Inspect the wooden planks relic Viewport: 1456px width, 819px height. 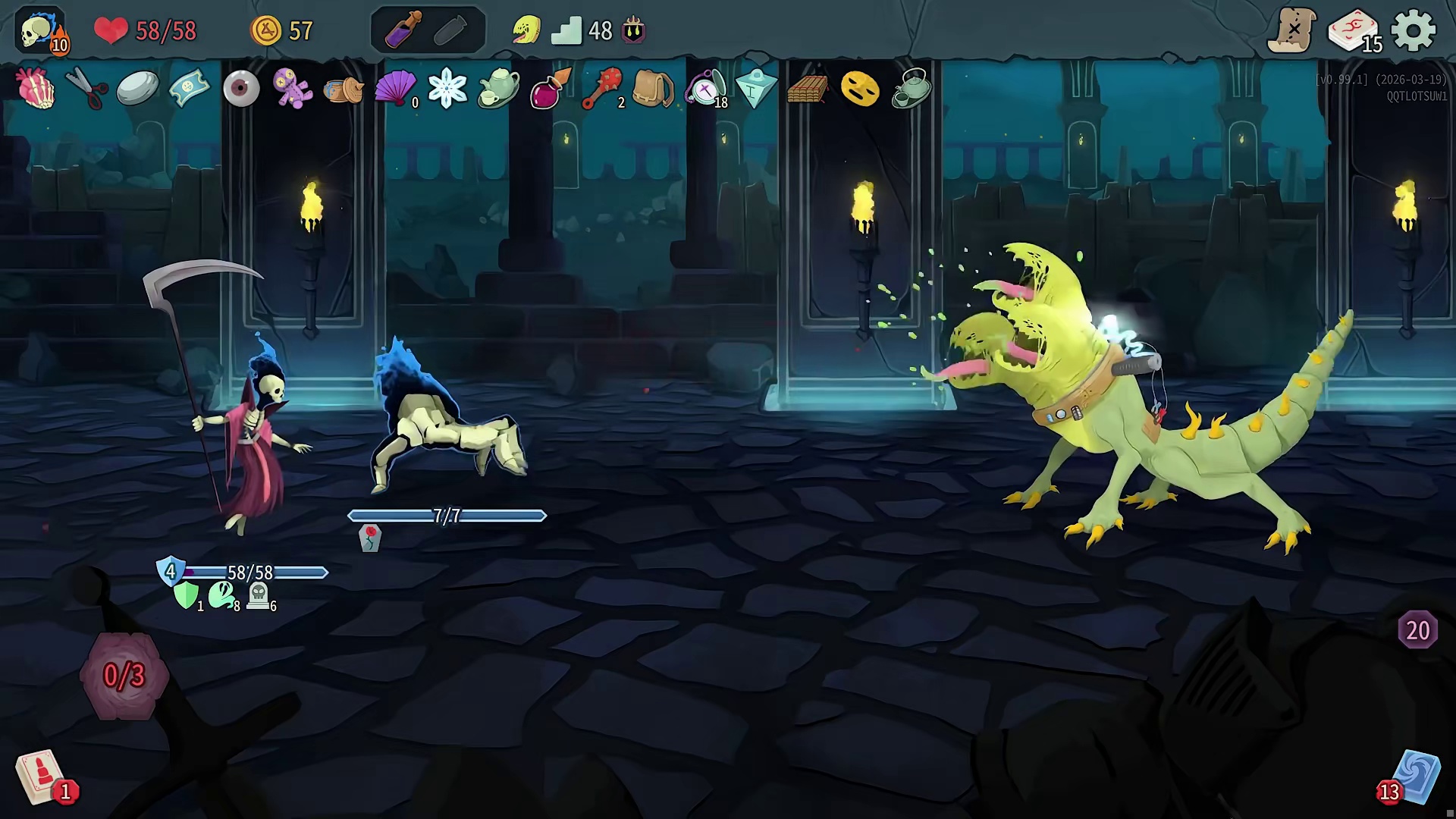pos(807,89)
